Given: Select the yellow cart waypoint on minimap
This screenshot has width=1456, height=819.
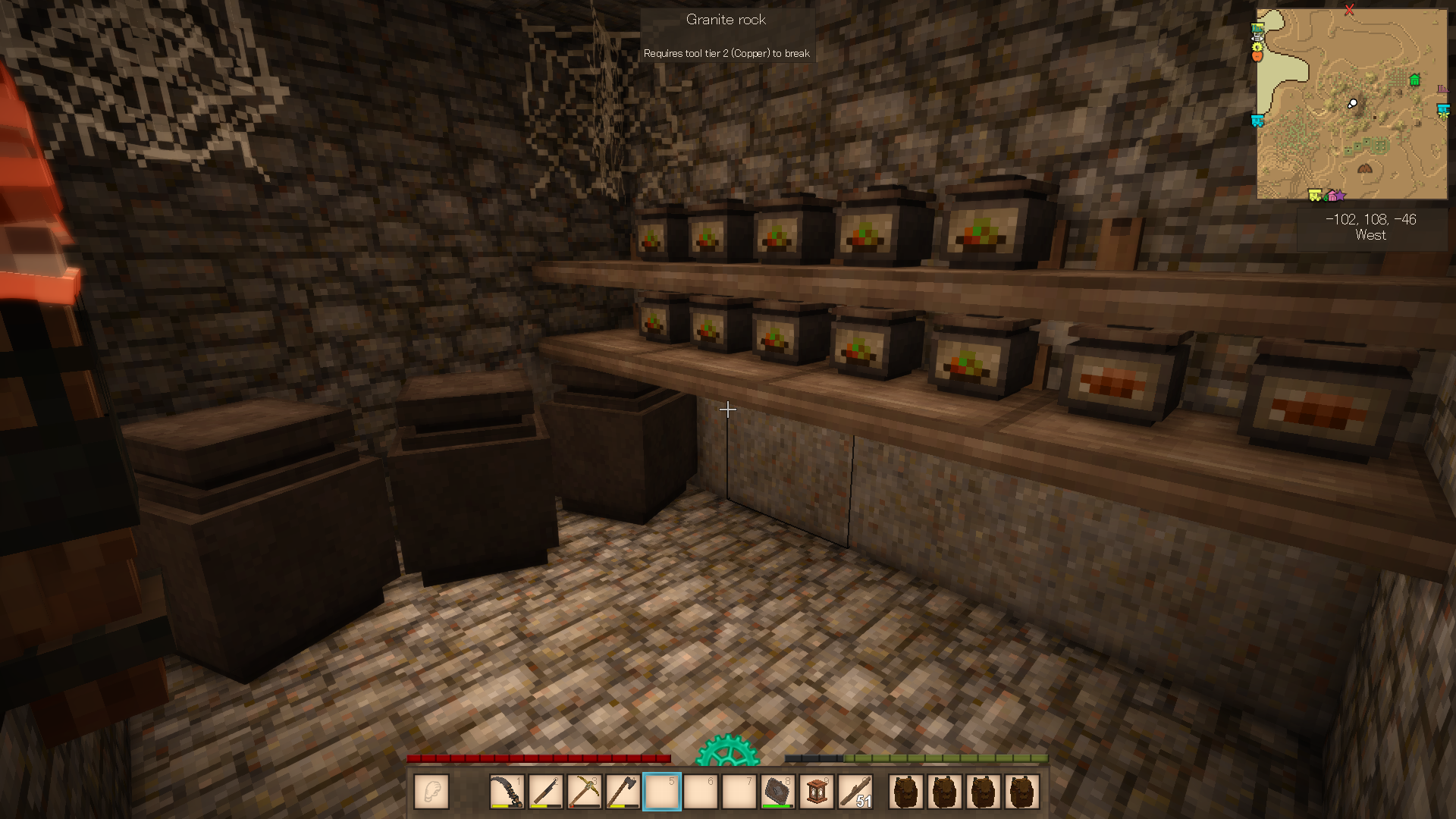Looking at the screenshot, I should tap(1315, 196).
